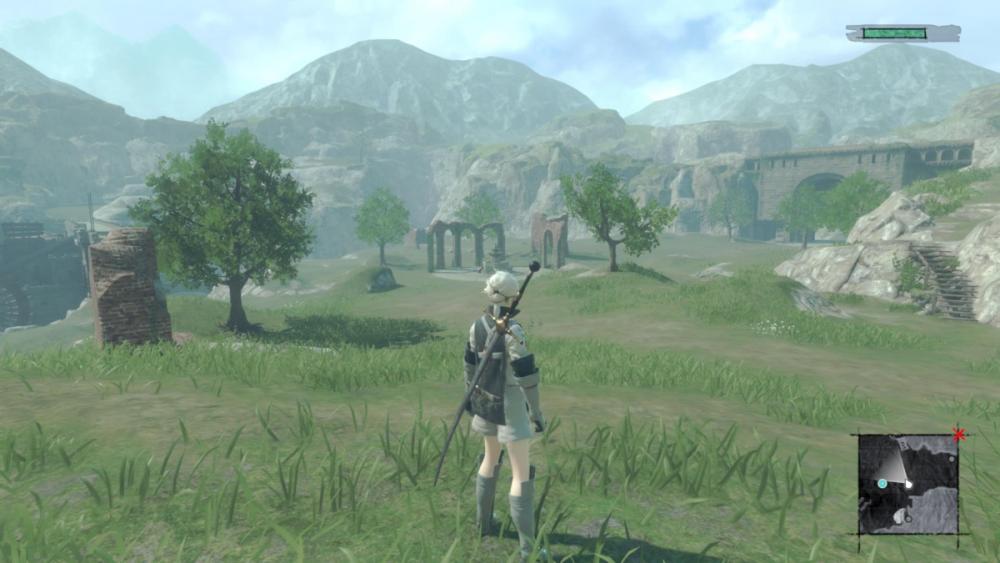
Task: Click the minimap in the corner
Action: coord(908,484)
